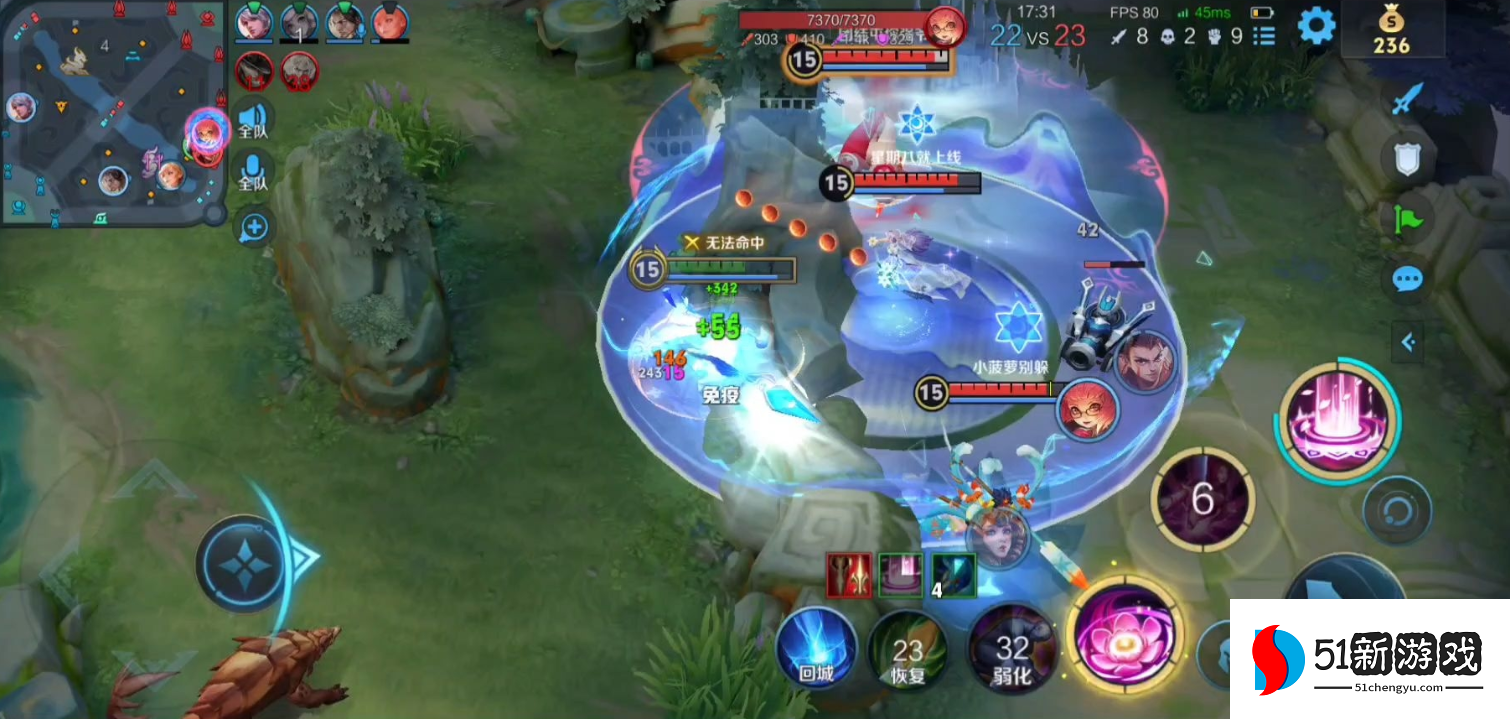Send the shield defend signal
Image resolution: width=1510 pixels, height=719 pixels.
1408,159
